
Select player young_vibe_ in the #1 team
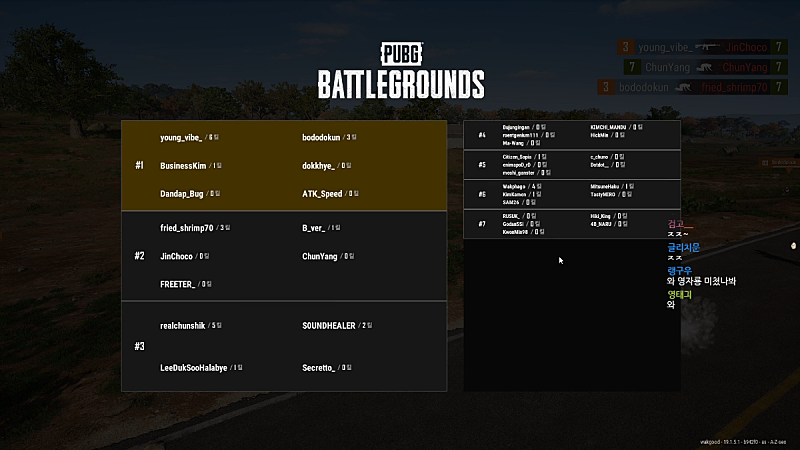(181, 137)
